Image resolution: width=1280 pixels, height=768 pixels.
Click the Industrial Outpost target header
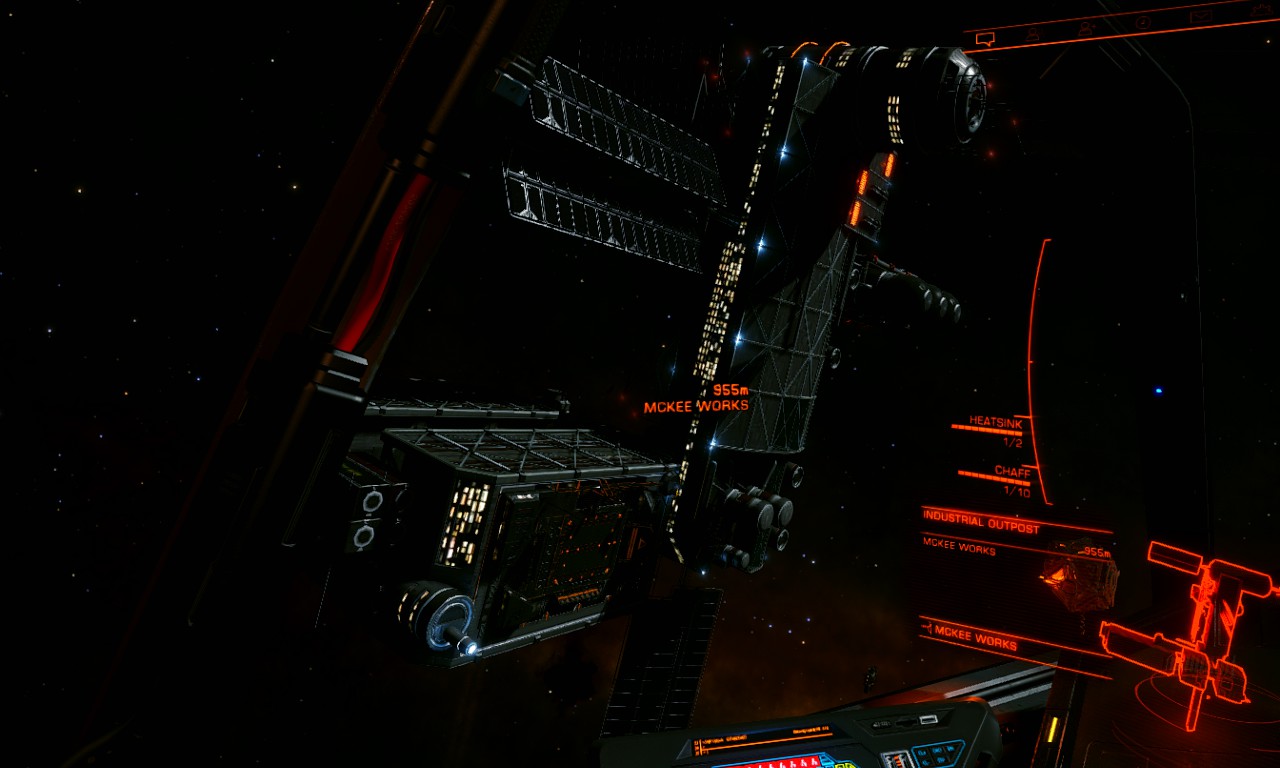click(980, 526)
